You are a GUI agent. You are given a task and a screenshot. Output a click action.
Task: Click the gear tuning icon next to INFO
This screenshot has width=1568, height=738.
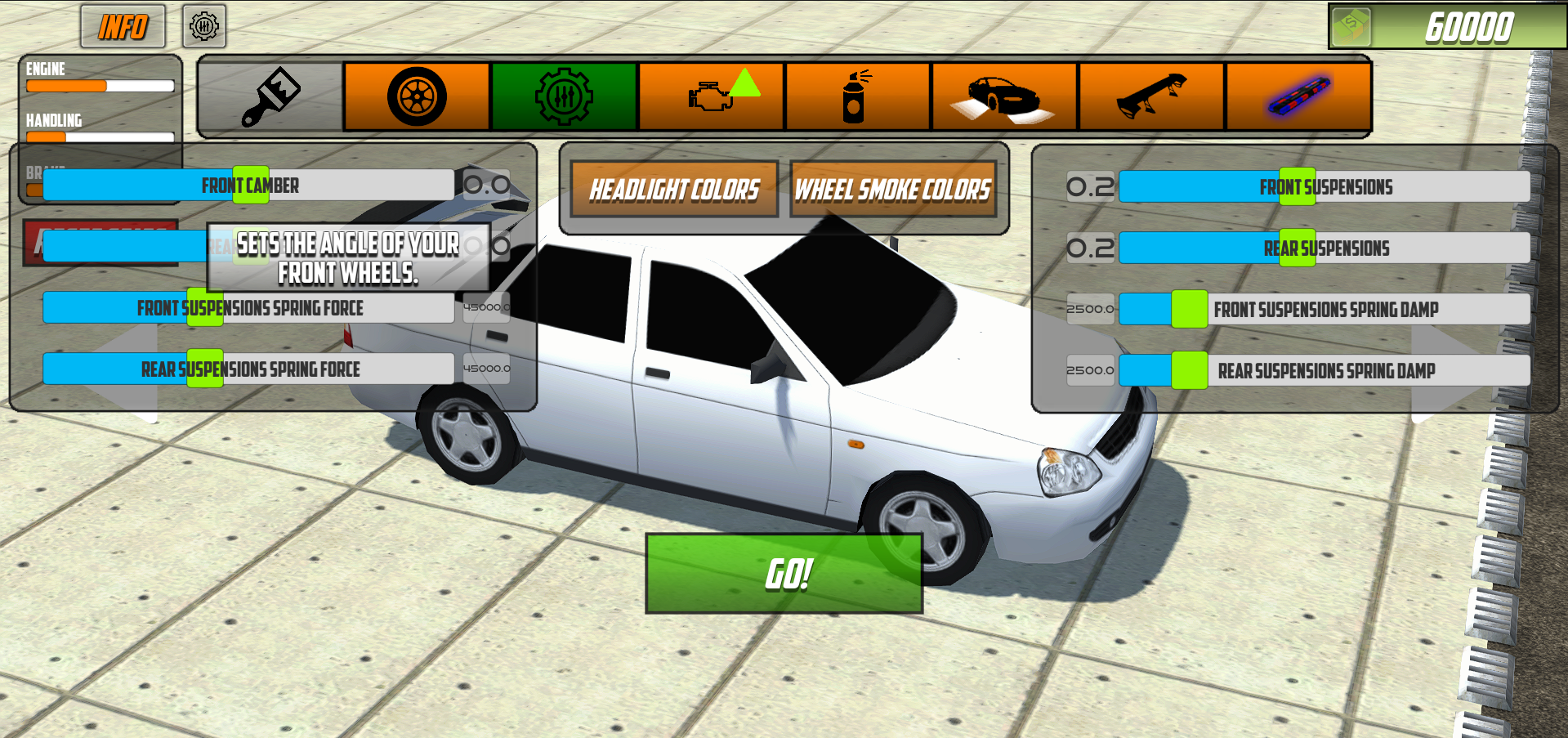(x=205, y=26)
